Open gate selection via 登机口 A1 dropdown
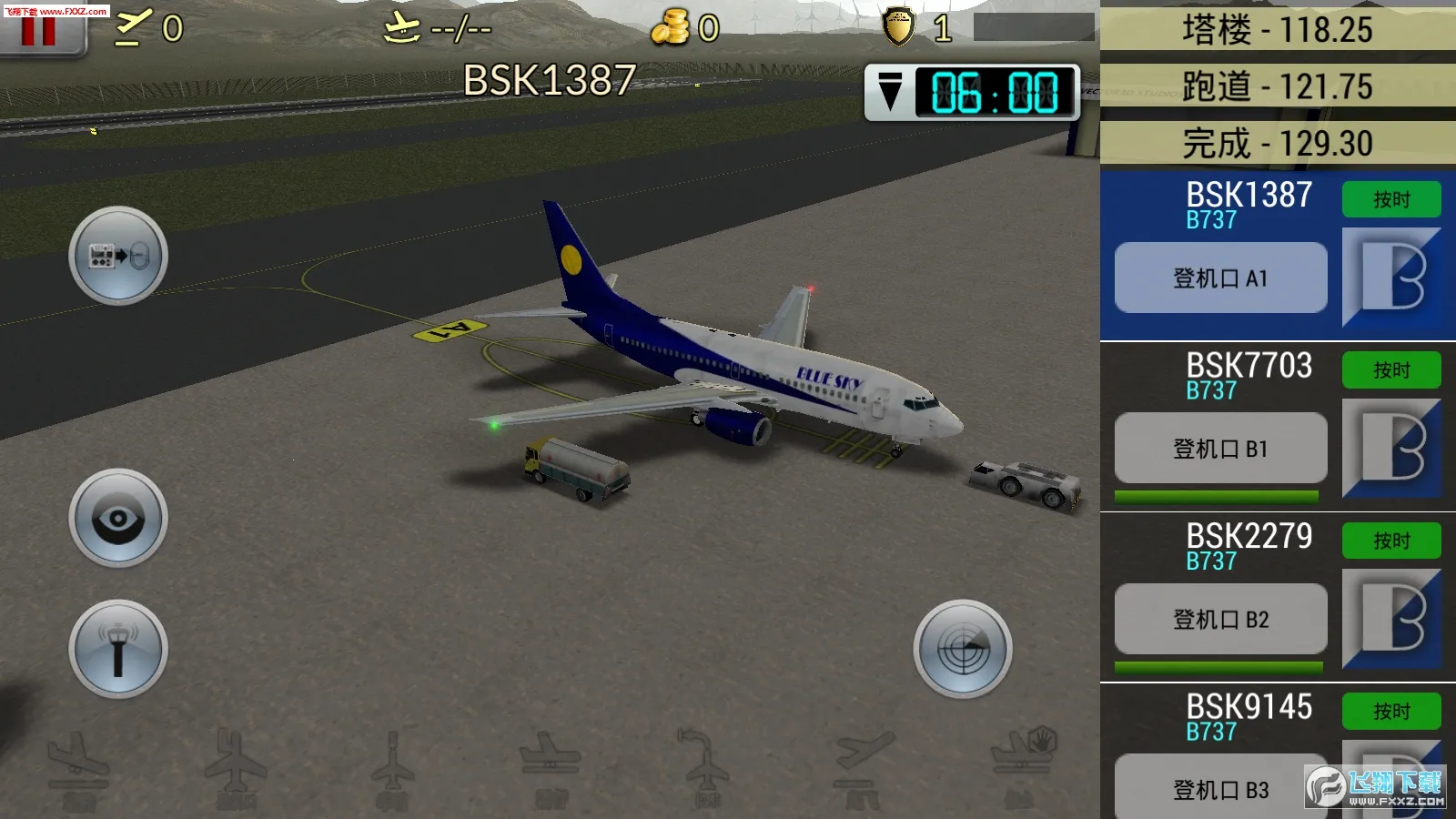 [x=1219, y=278]
